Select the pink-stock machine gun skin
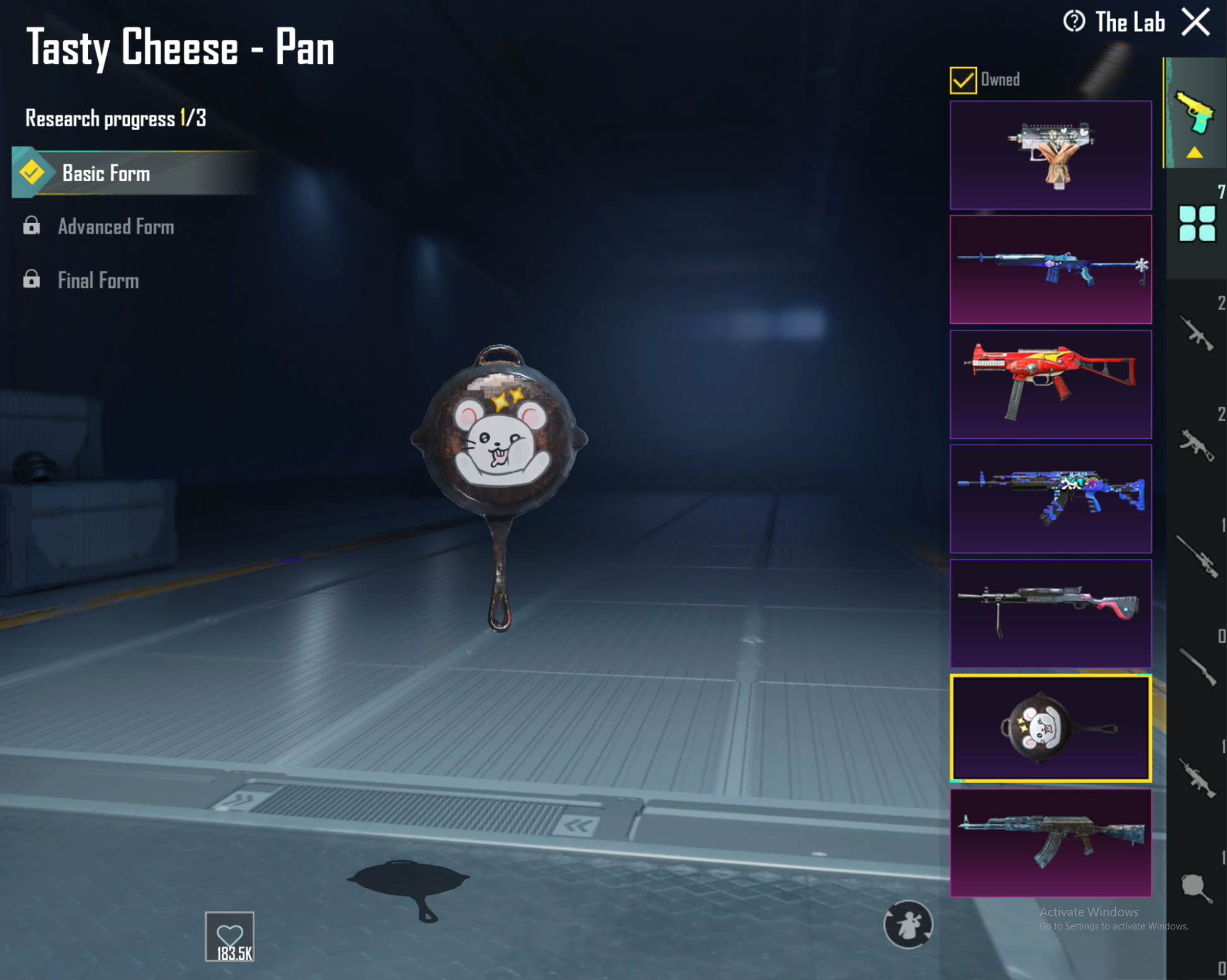Screen dimensions: 1227x980 pos(1050,613)
